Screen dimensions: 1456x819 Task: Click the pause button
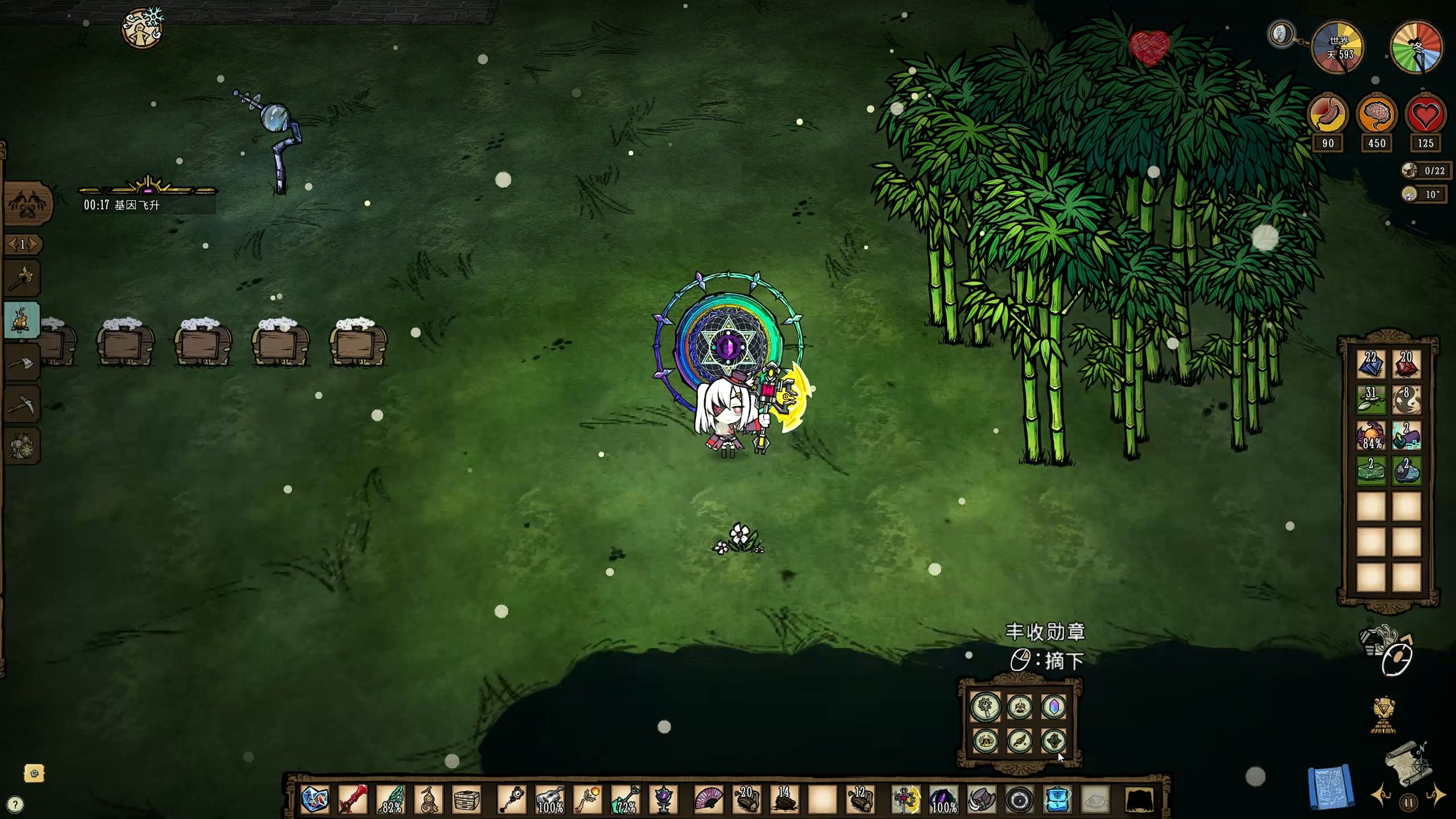click(x=1408, y=803)
